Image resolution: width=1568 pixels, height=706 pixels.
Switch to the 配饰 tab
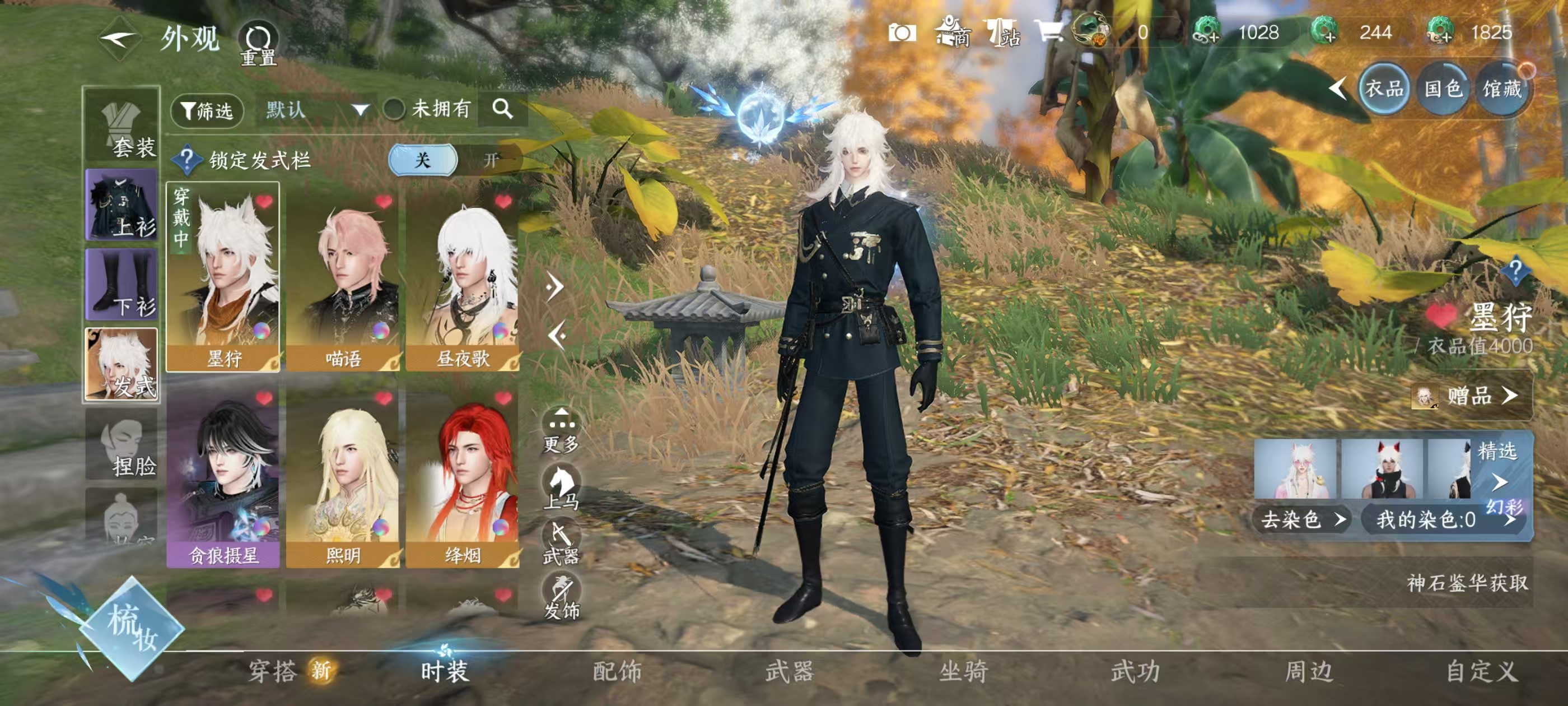(617, 672)
